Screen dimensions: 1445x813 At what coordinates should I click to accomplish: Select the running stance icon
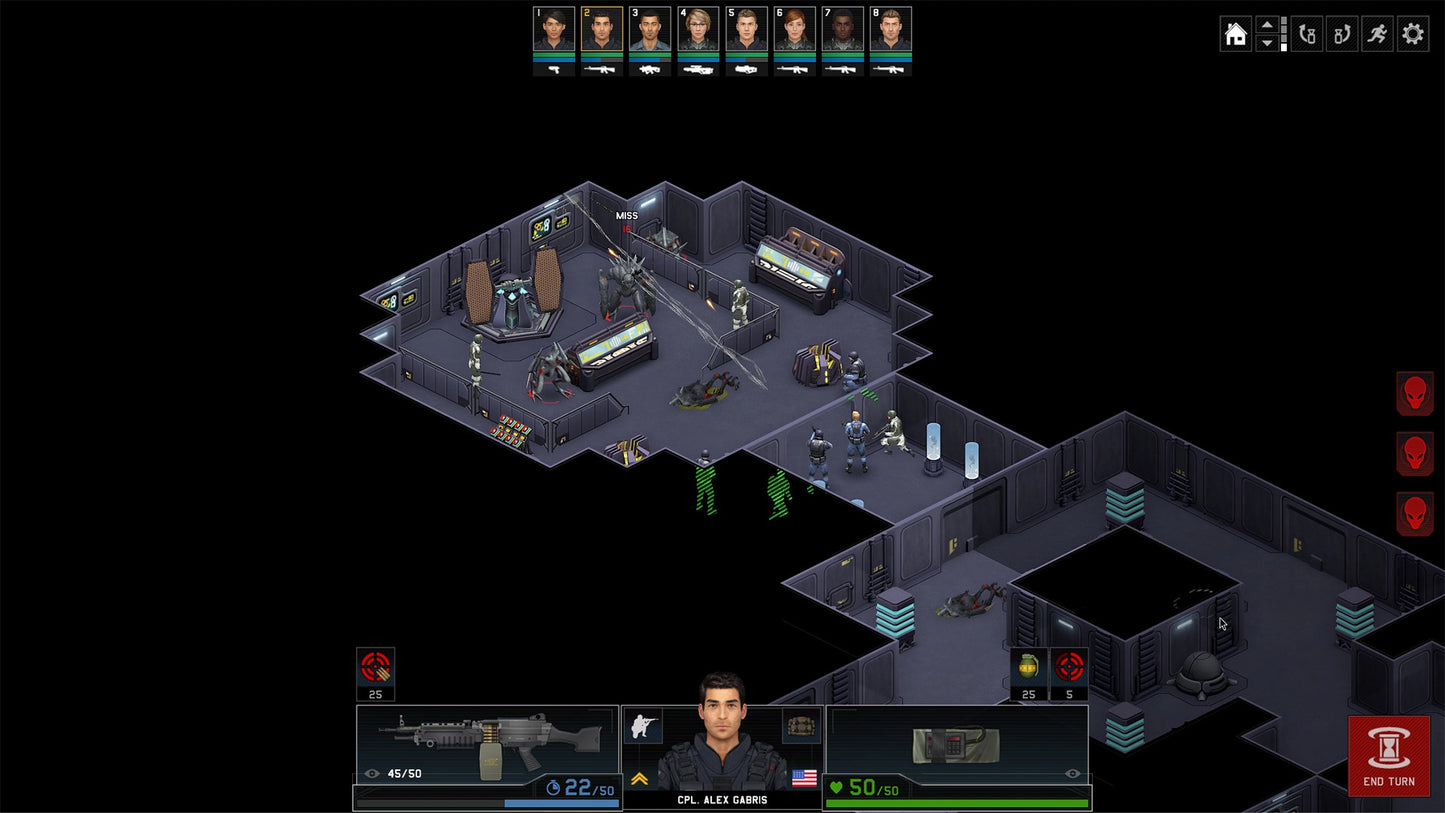coord(1376,33)
